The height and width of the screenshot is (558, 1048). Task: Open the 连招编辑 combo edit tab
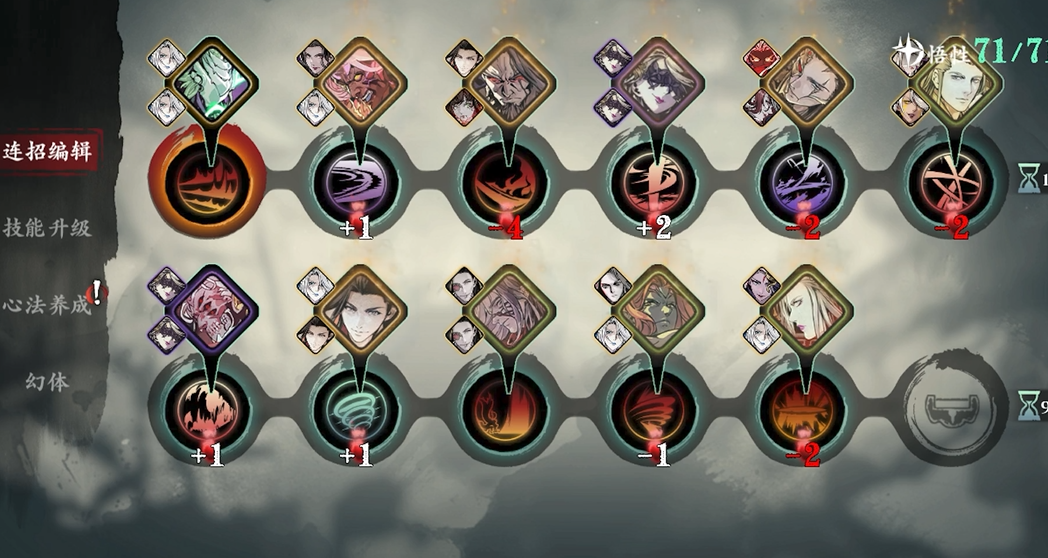[x=48, y=153]
